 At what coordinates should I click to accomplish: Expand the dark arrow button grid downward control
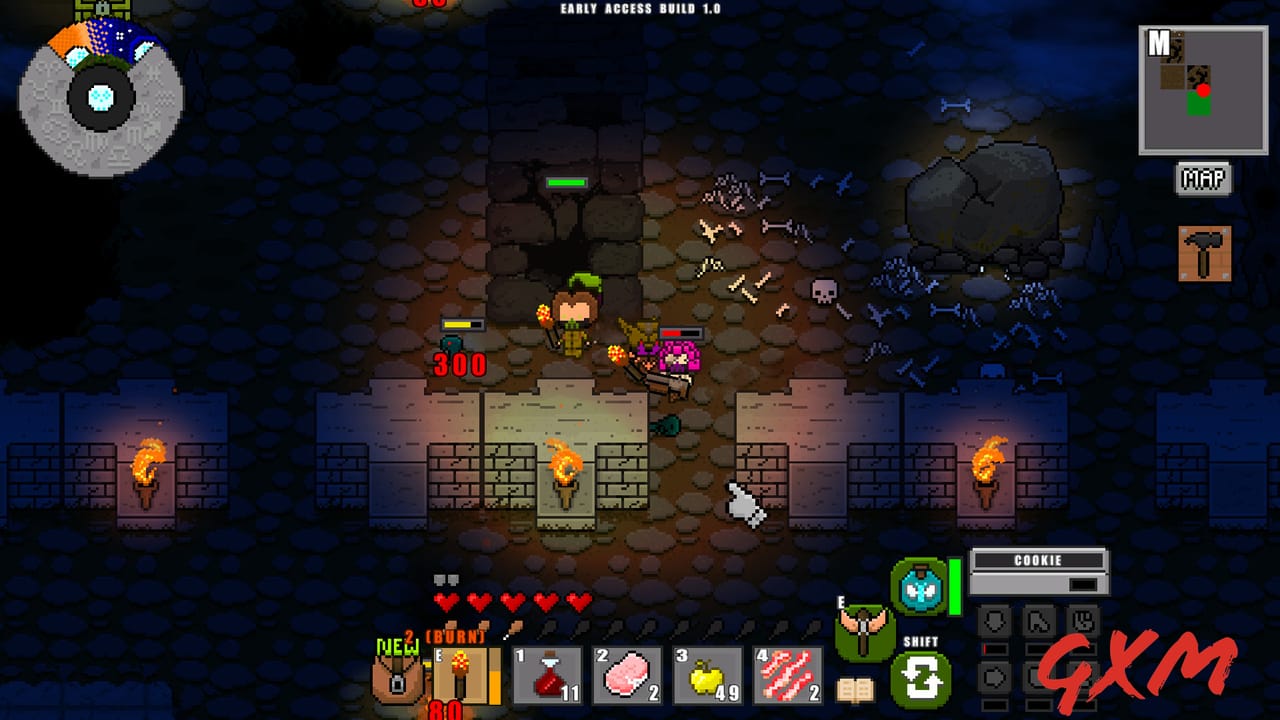point(992,620)
